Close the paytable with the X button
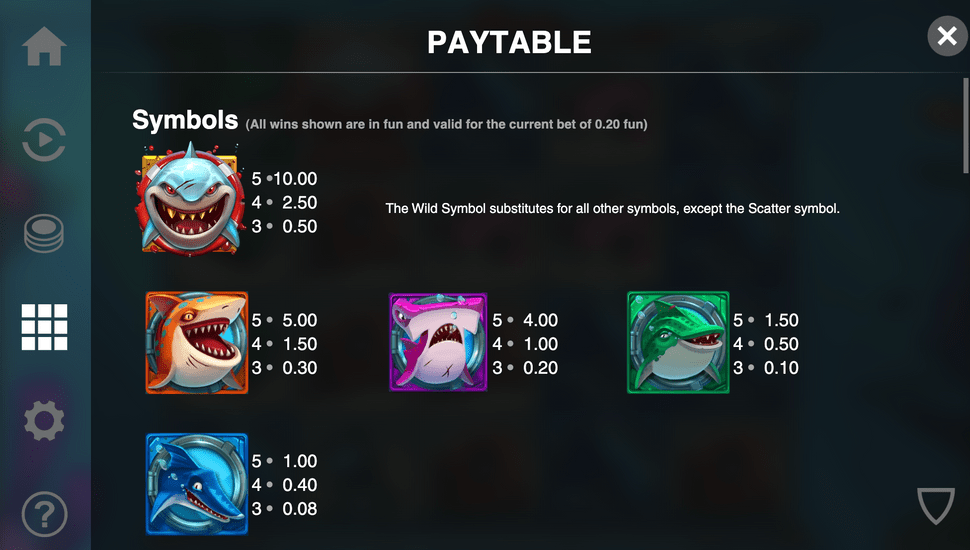 point(946,37)
